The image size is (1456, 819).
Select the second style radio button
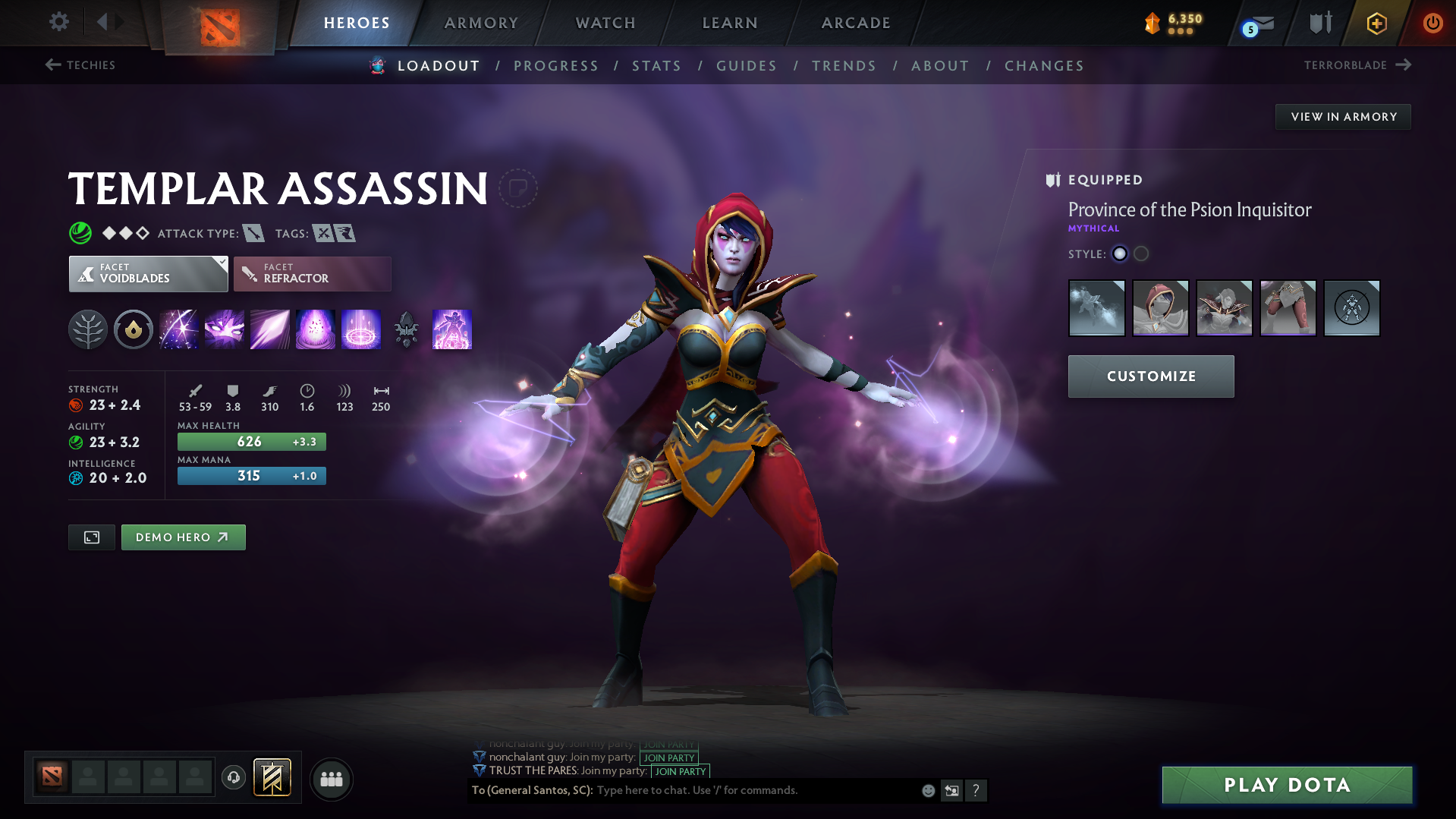[1141, 254]
